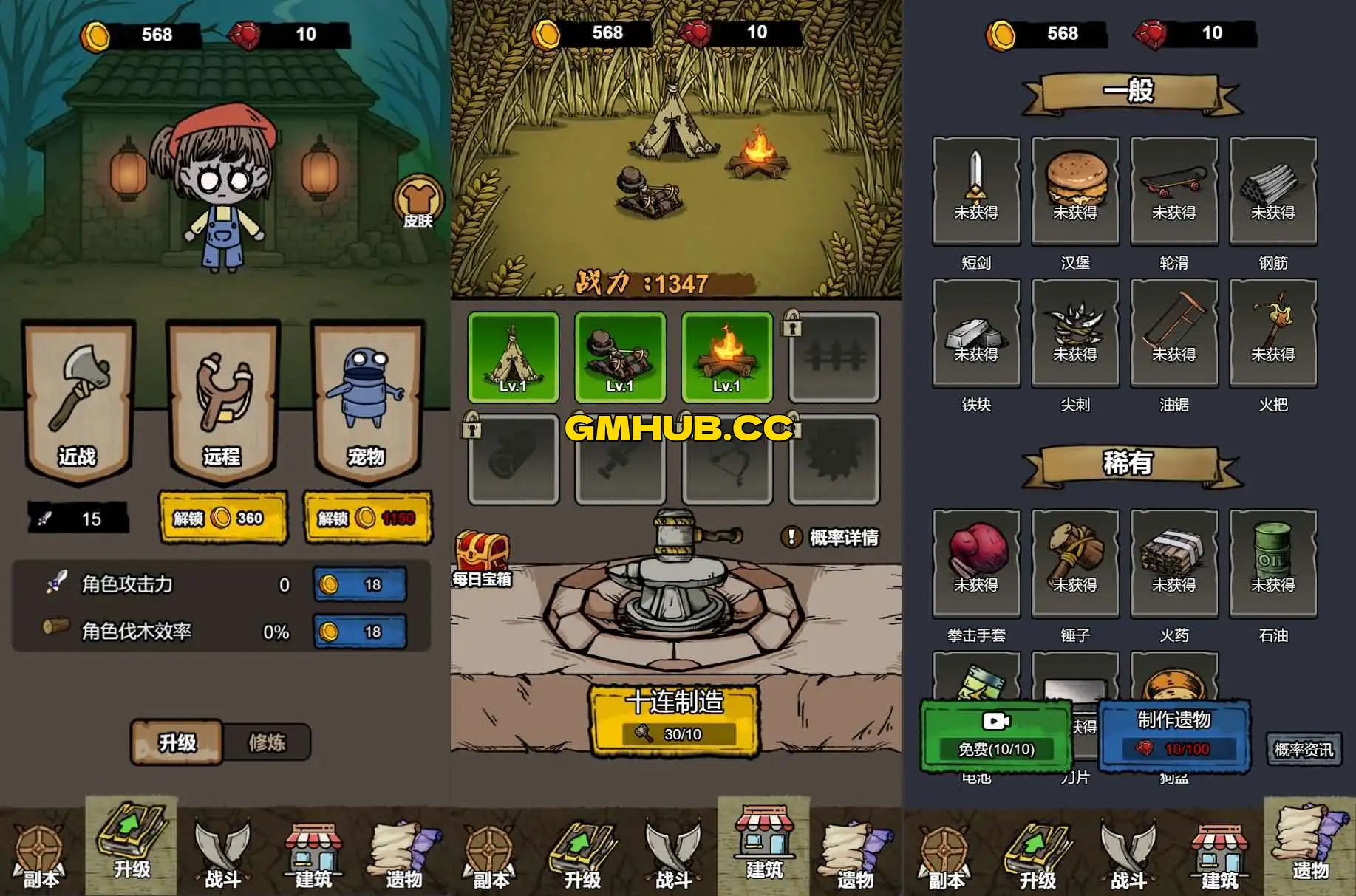Open the 皮肤 skin menu
1356x896 pixels.
tap(418, 202)
